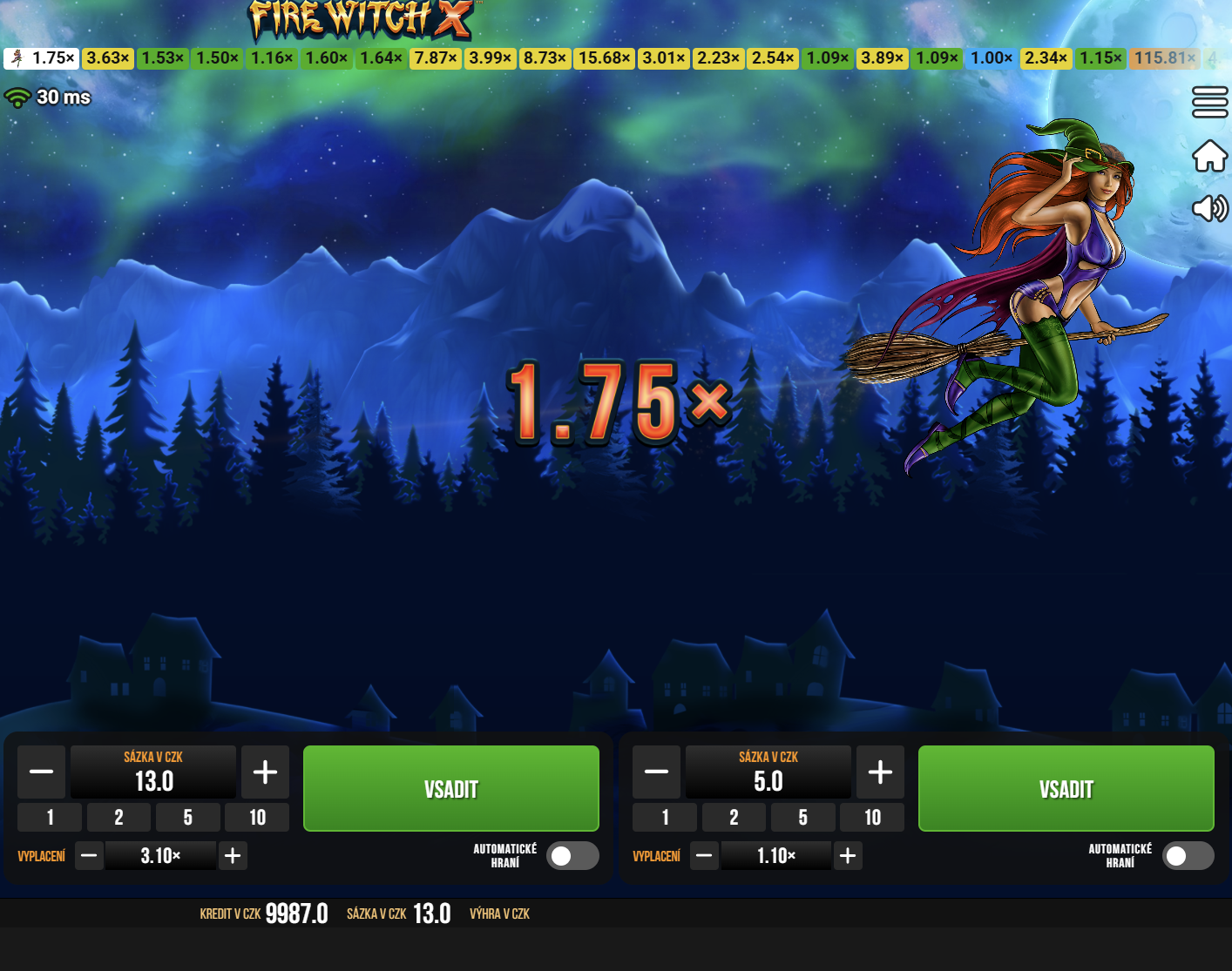Click the minus icon to decrease the 13.0 bet
The image size is (1232, 971).
(41, 772)
